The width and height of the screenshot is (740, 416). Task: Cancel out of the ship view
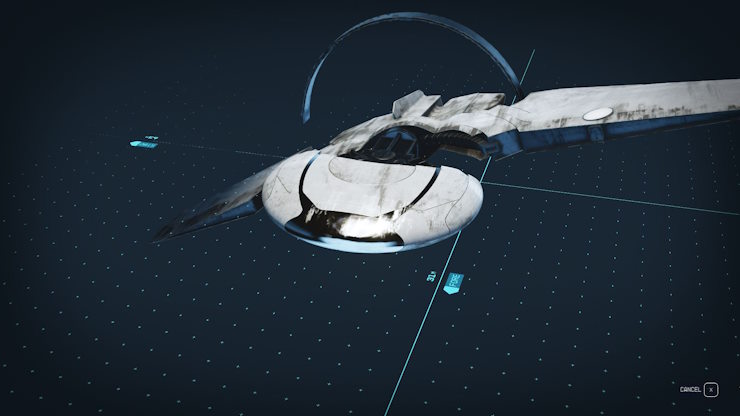[710, 389]
